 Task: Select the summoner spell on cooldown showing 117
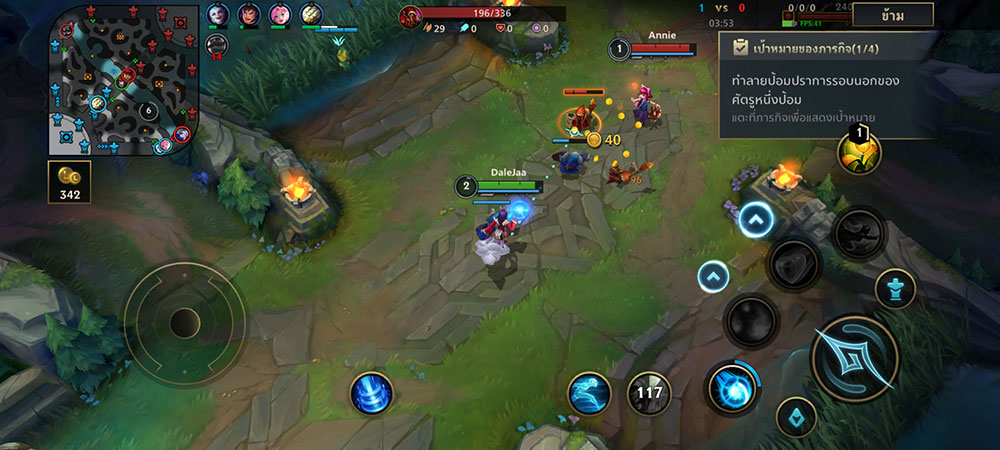click(648, 392)
